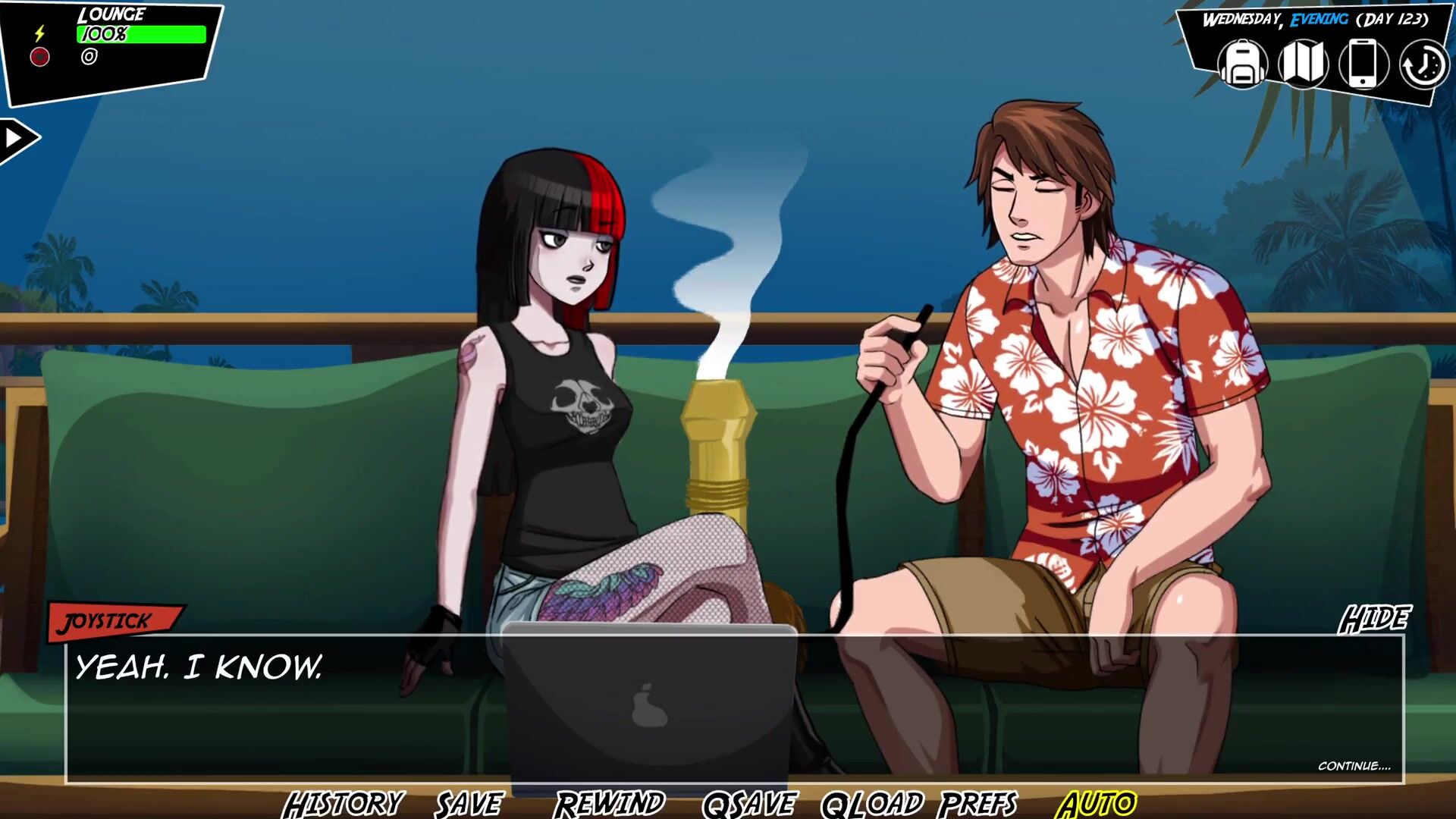Open the folded map icon
1456x819 pixels.
(1303, 64)
